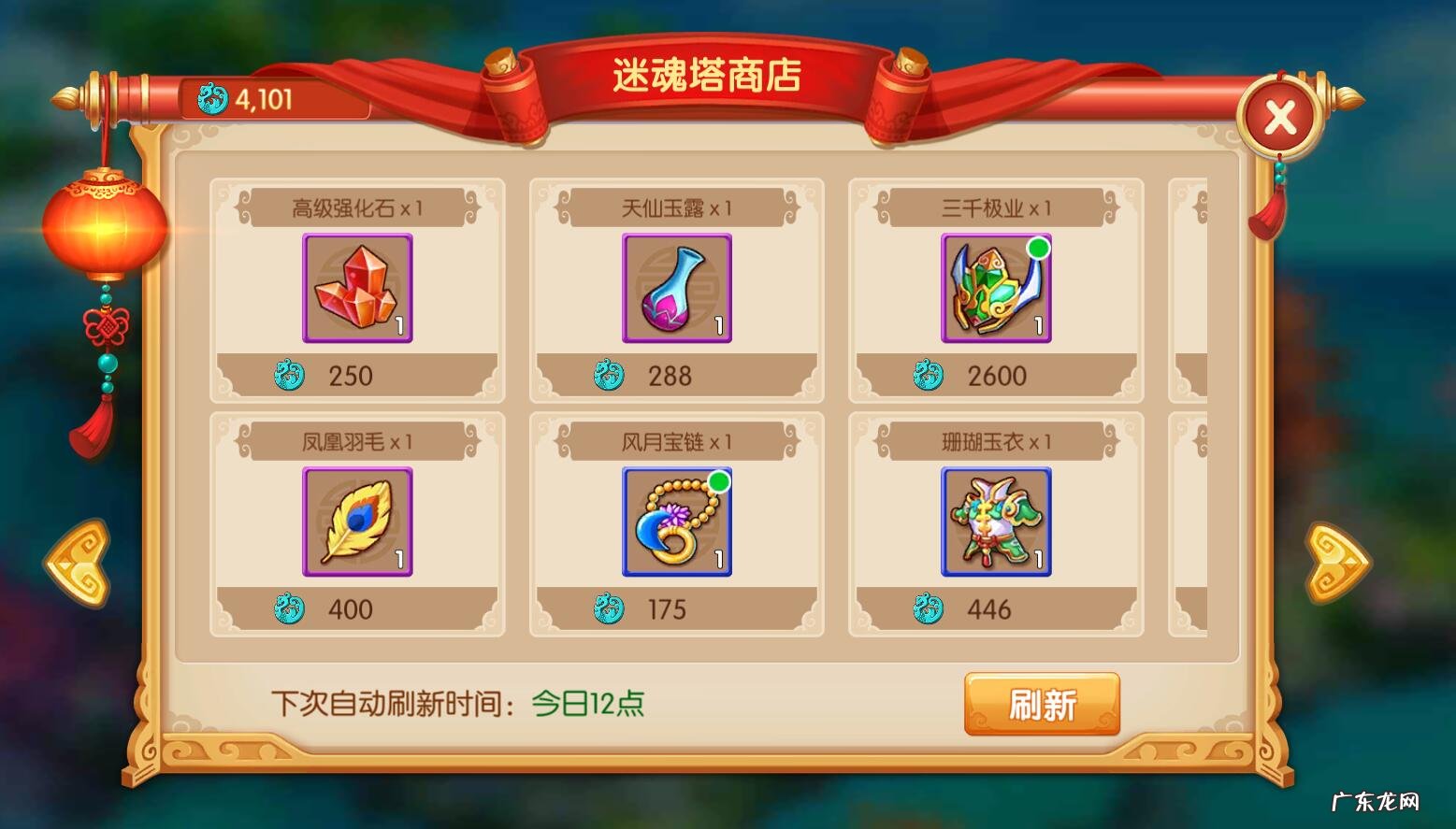1456x829 pixels.
Task: Toggle the green dot badge on 三千极业
Action: pyautogui.click(x=1038, y=245)
